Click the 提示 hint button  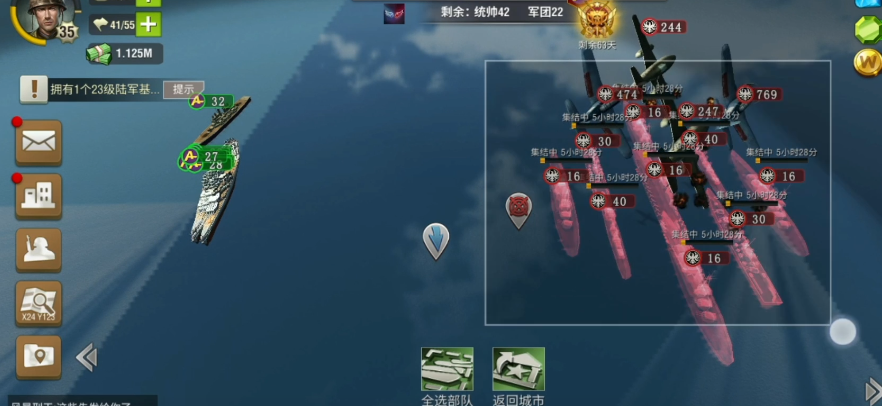pos(183,89)
